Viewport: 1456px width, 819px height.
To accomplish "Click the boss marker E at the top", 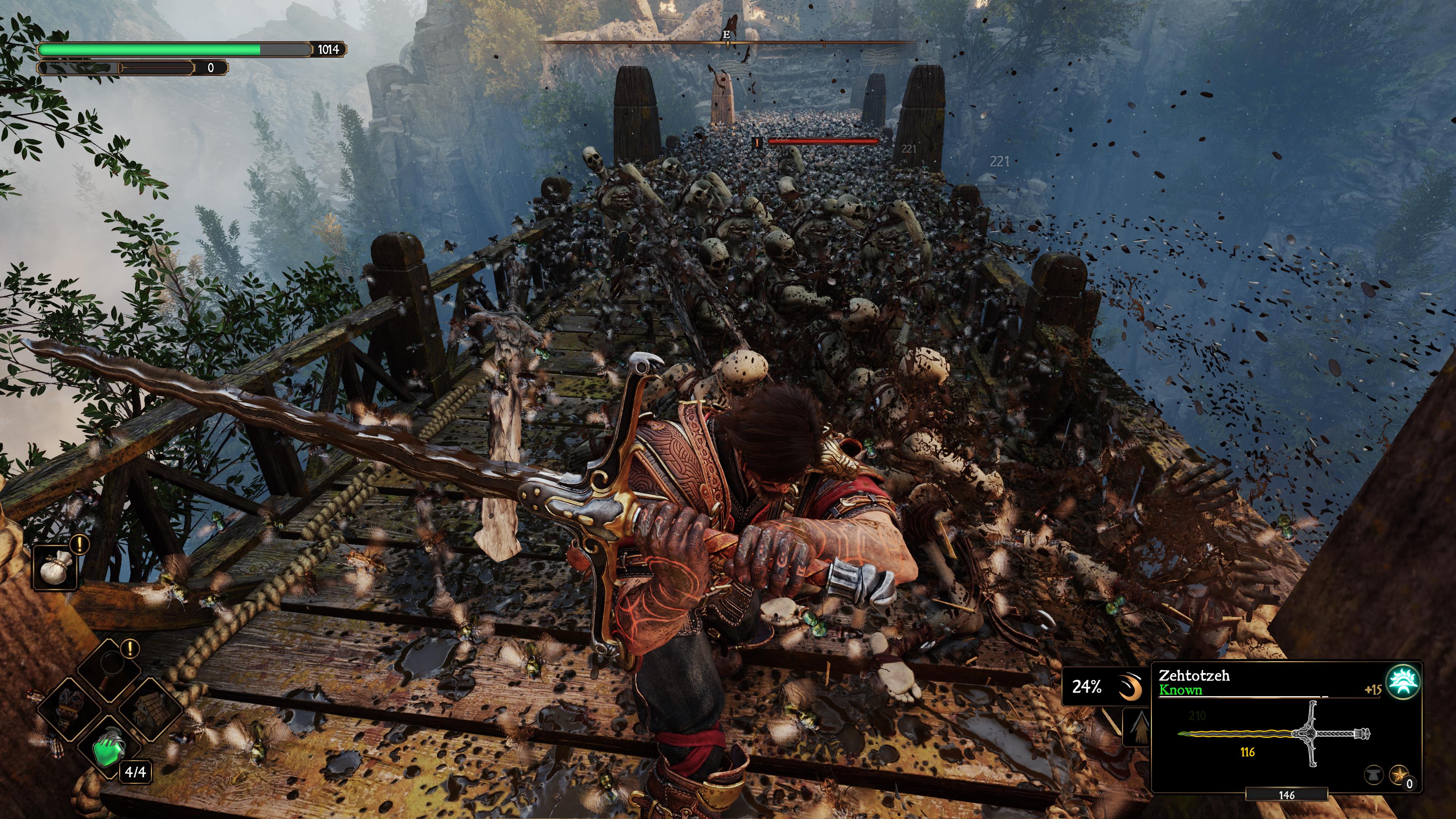I will [x=726, y=35].
